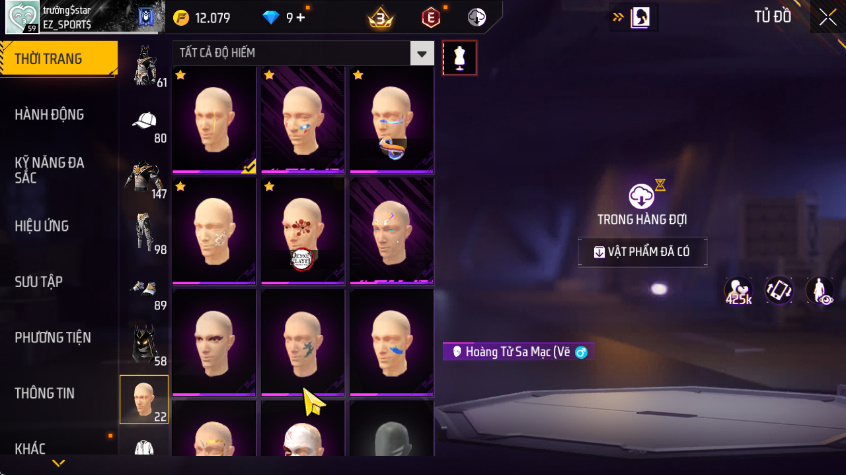The image size is (846, 475).
Task: Click the VẬT PHẨM ĐÃ CÓ button
Action: coord(642,252)
